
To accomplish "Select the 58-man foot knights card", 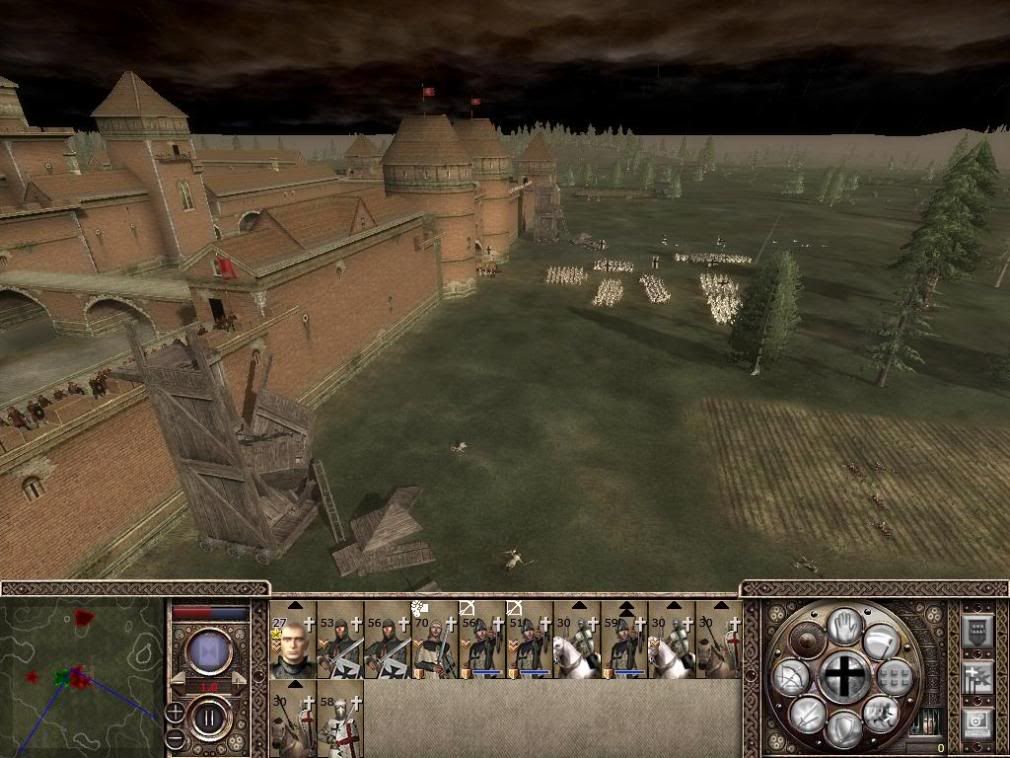I will [x=340, y=718].
